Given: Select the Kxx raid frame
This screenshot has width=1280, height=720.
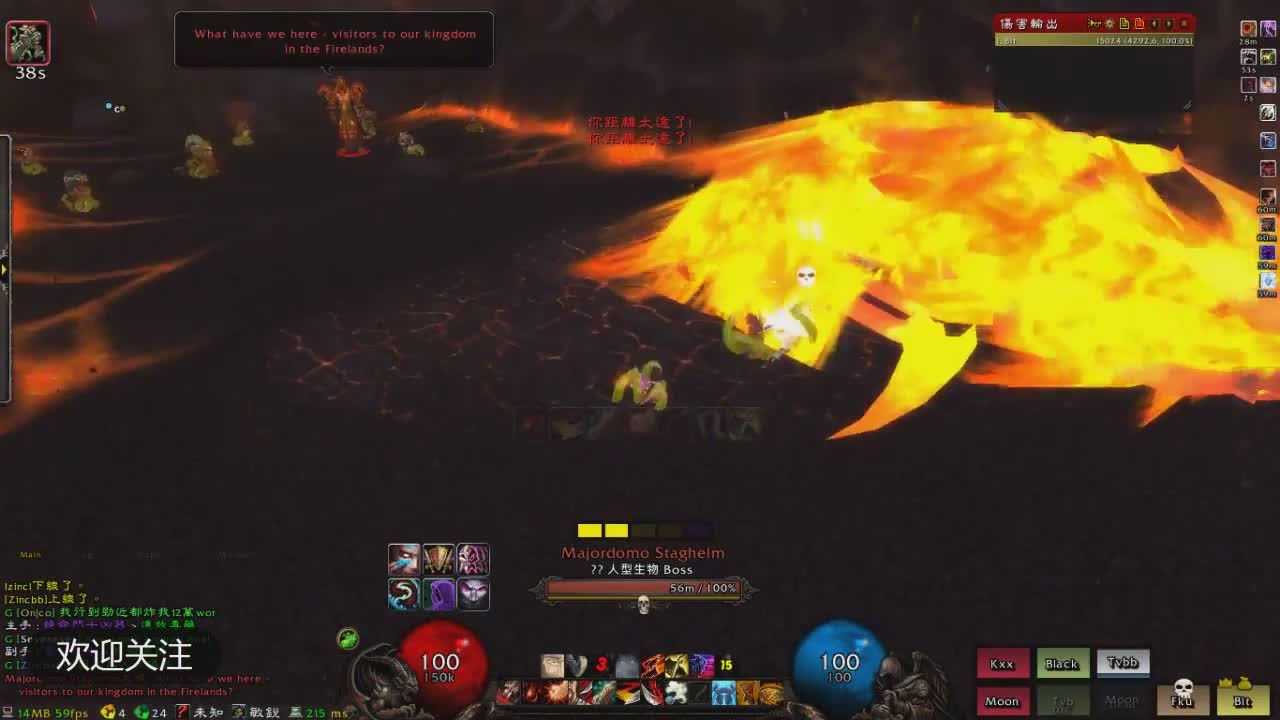Looking at the screenshot, I should 1002,664.
